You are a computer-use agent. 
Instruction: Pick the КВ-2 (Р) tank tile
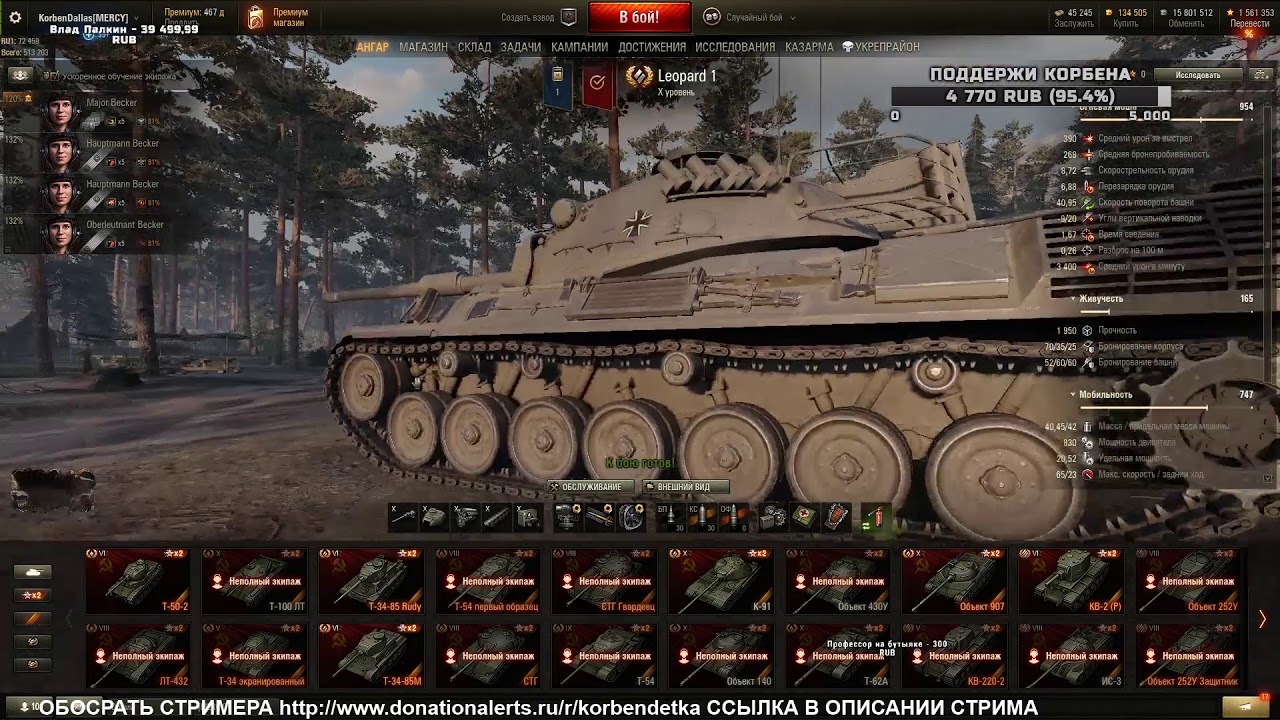[1071, 581]
